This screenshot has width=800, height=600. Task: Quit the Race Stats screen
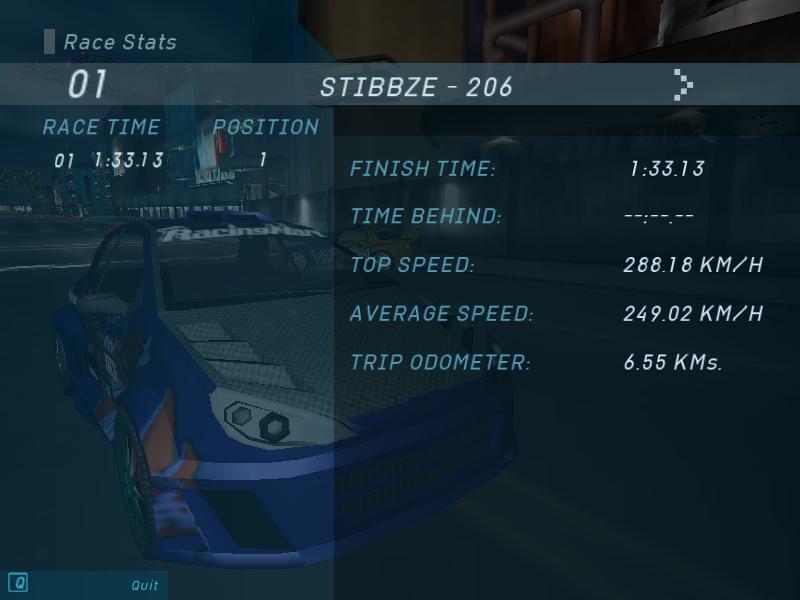click(144, 585)
